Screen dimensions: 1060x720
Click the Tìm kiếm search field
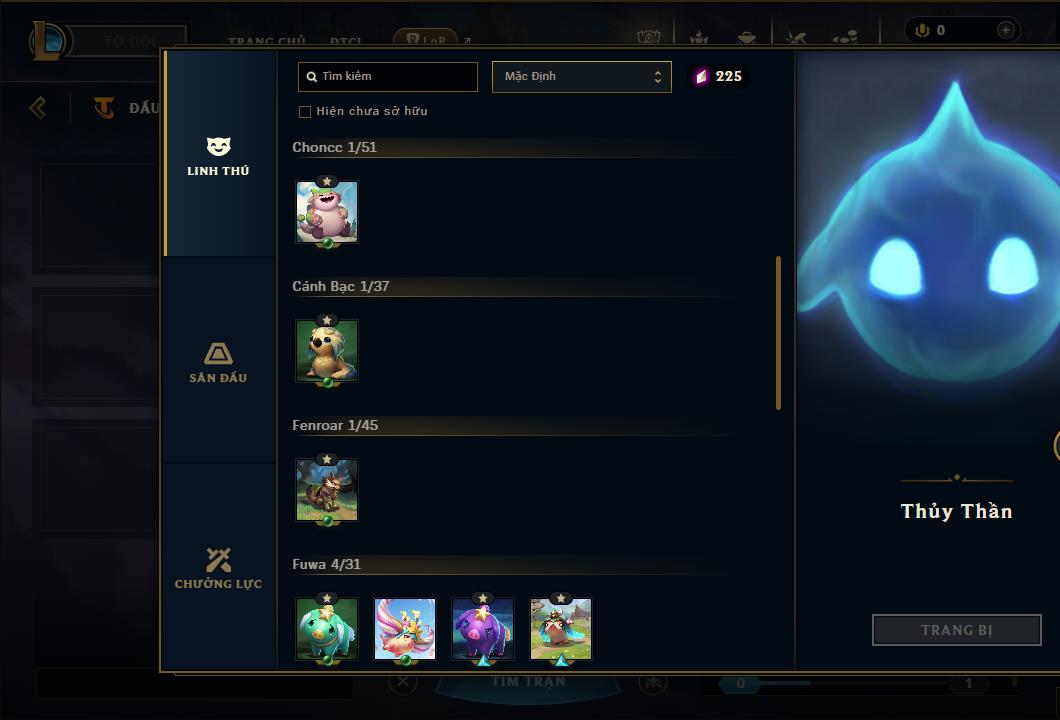coord(388,77)
